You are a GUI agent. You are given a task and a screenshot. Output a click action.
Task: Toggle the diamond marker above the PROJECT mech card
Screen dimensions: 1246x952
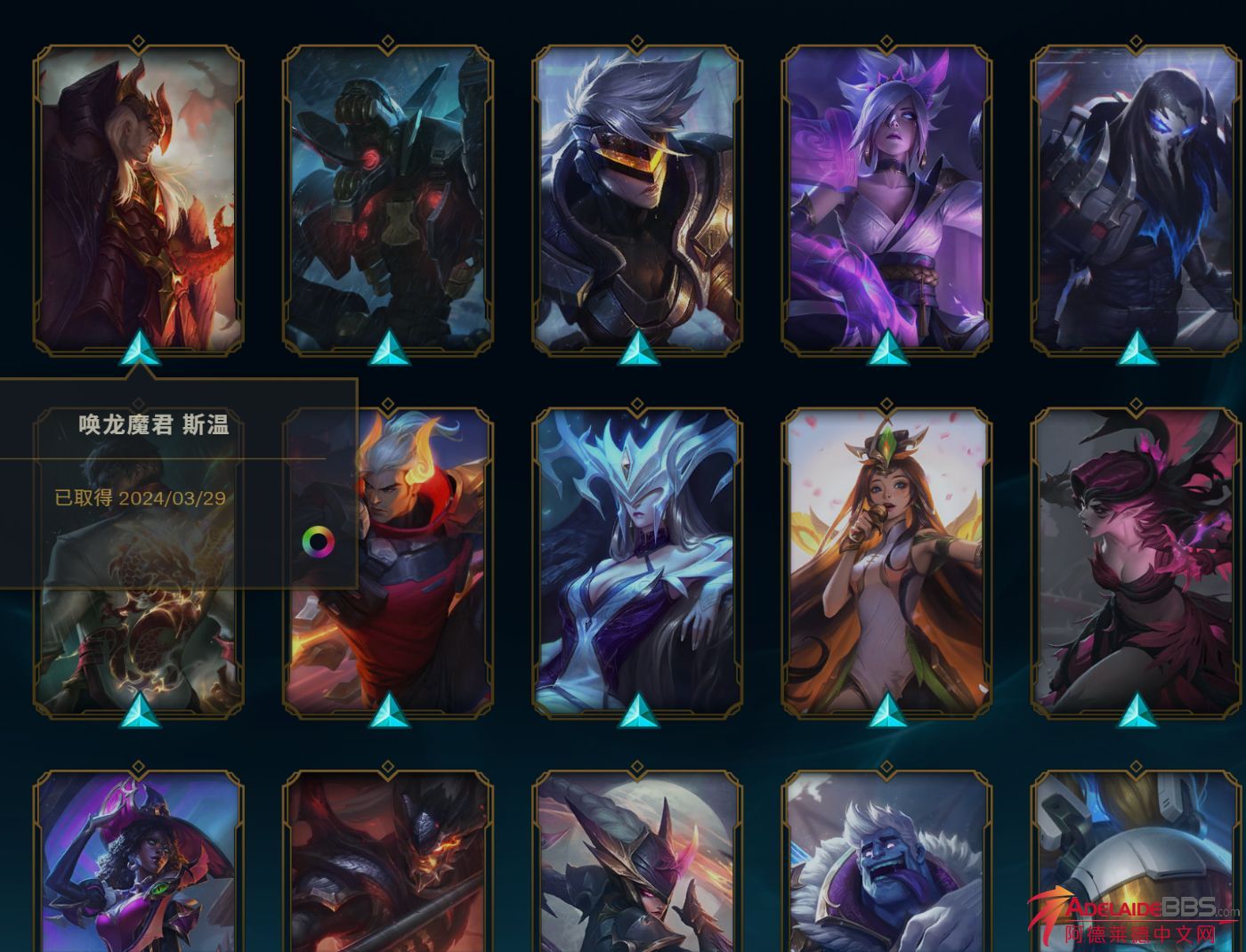pyautogui.click(x=387, y=39)
